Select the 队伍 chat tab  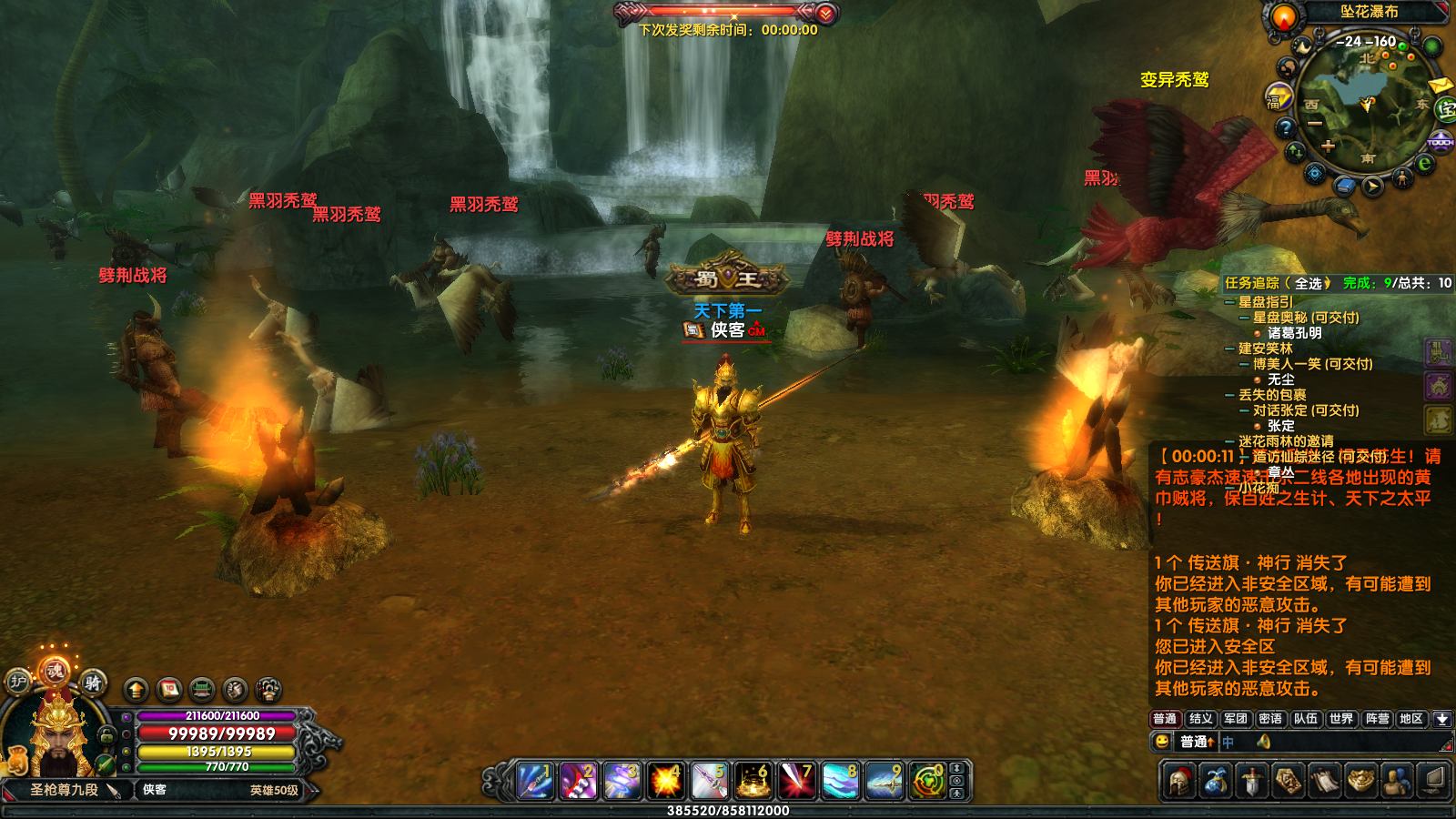(x=1305, y=719)
